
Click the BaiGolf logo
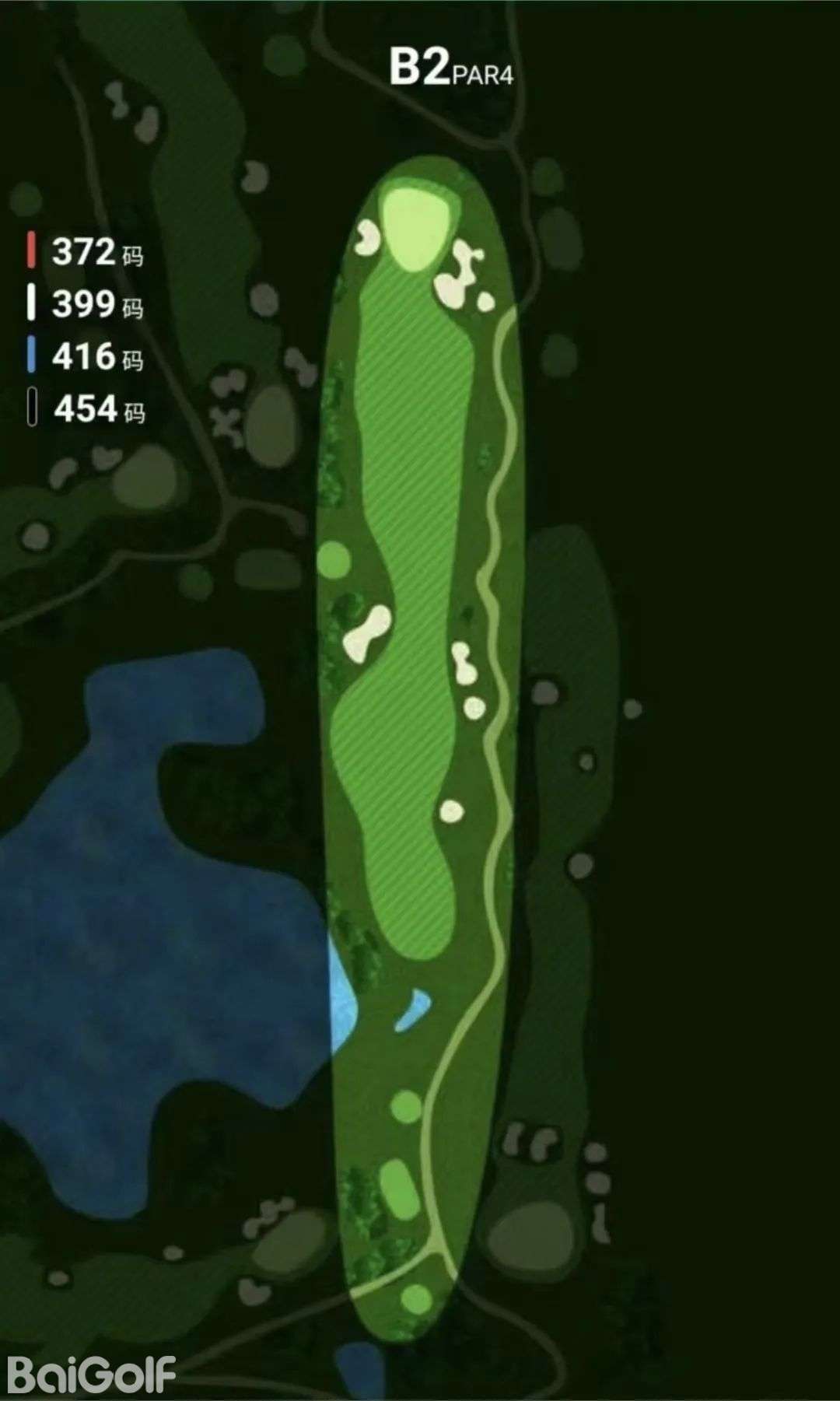92,1375
